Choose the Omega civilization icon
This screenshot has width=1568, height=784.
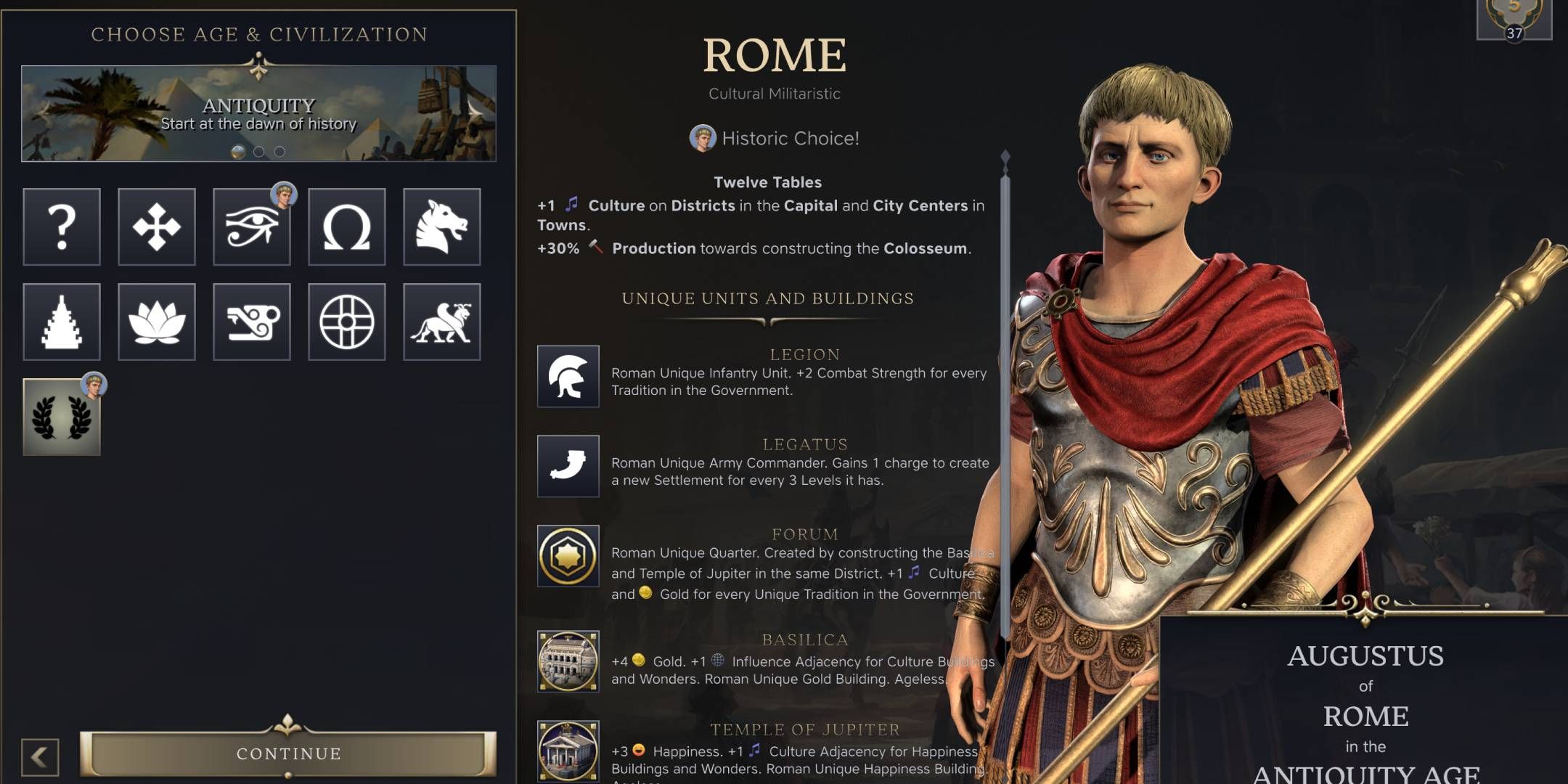[x=346, y=227]
